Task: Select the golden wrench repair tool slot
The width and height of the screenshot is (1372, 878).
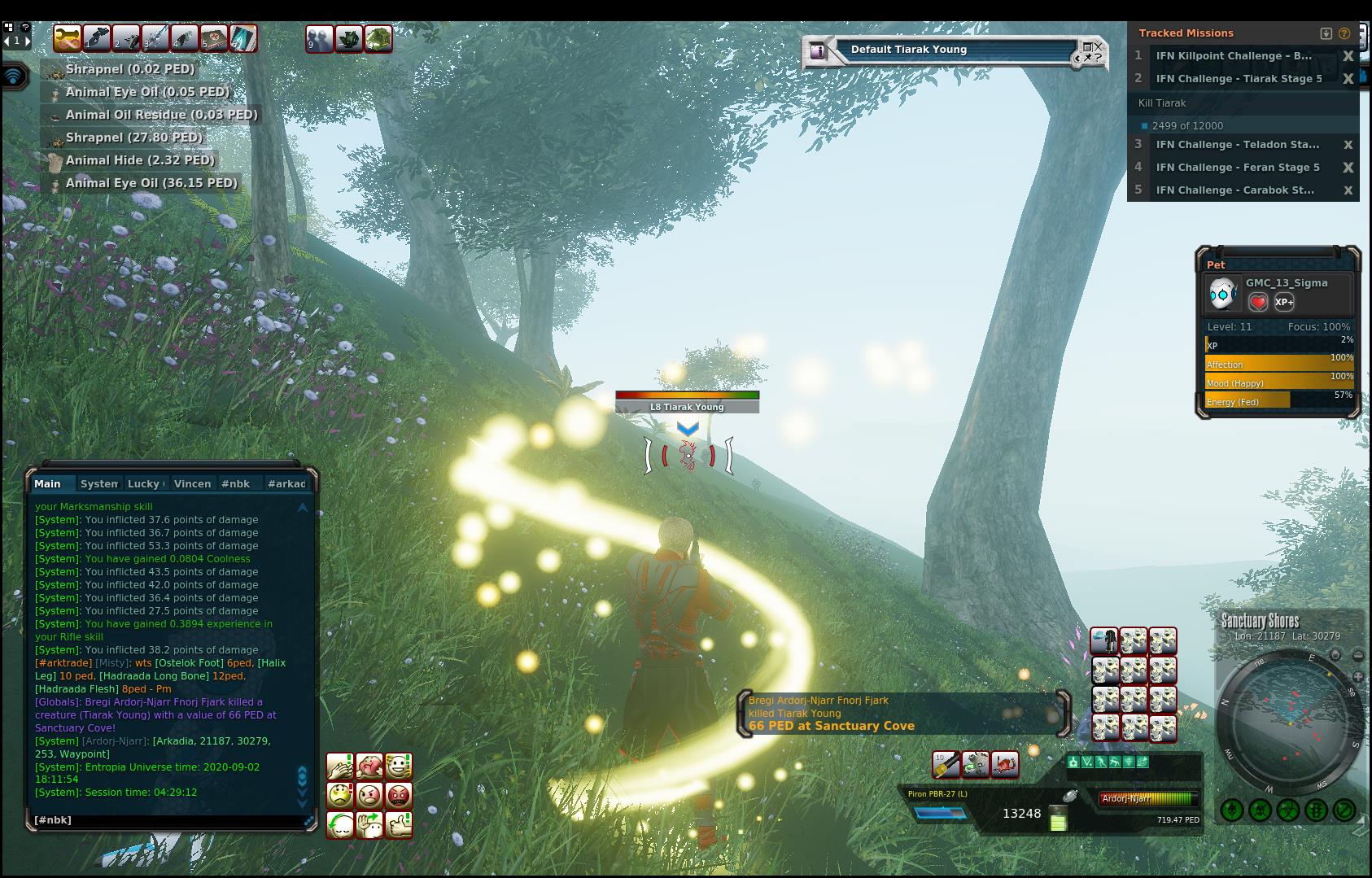Action: pos(68,38)
